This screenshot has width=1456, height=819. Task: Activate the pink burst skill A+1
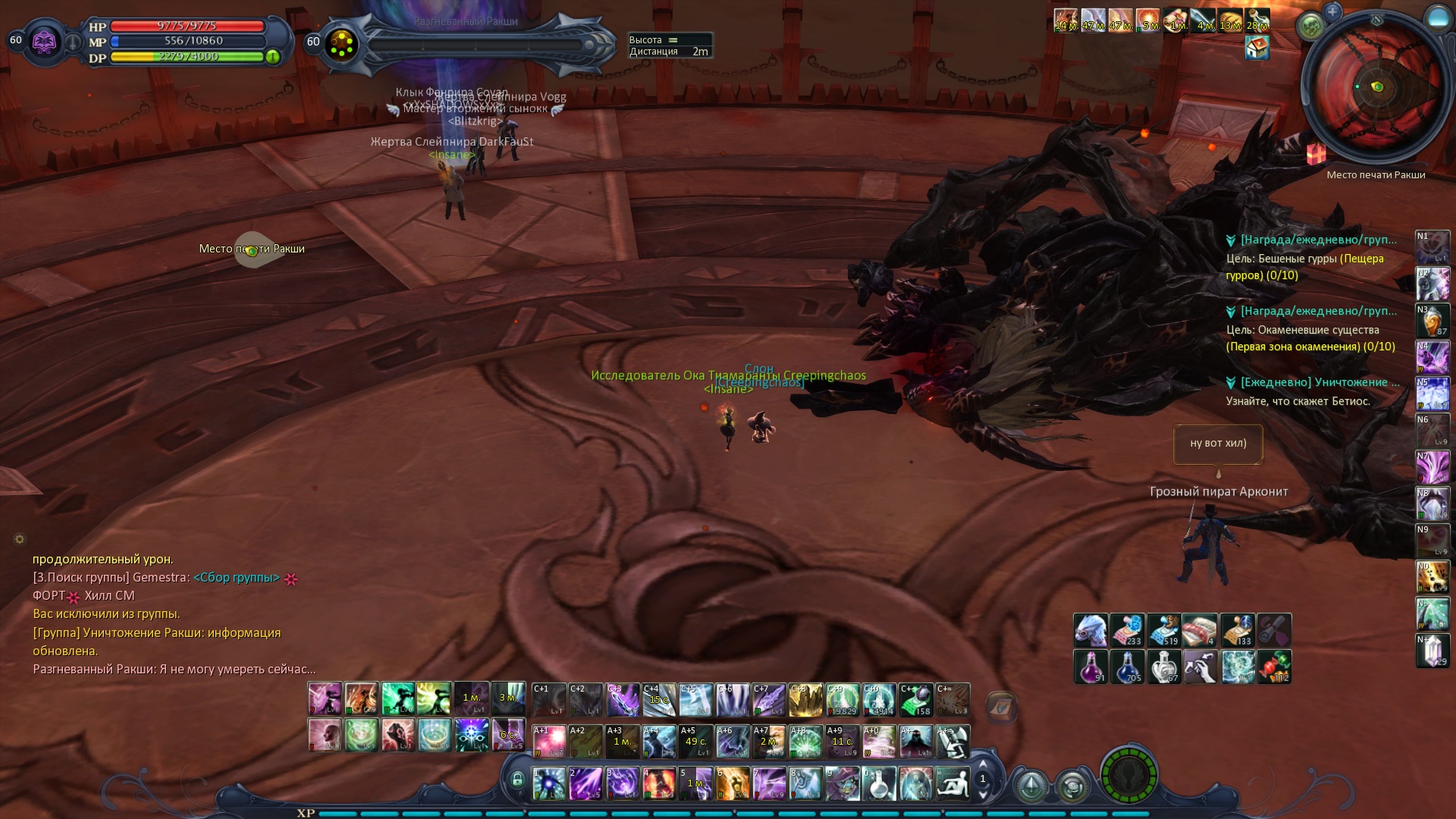[x=549, y=742]
